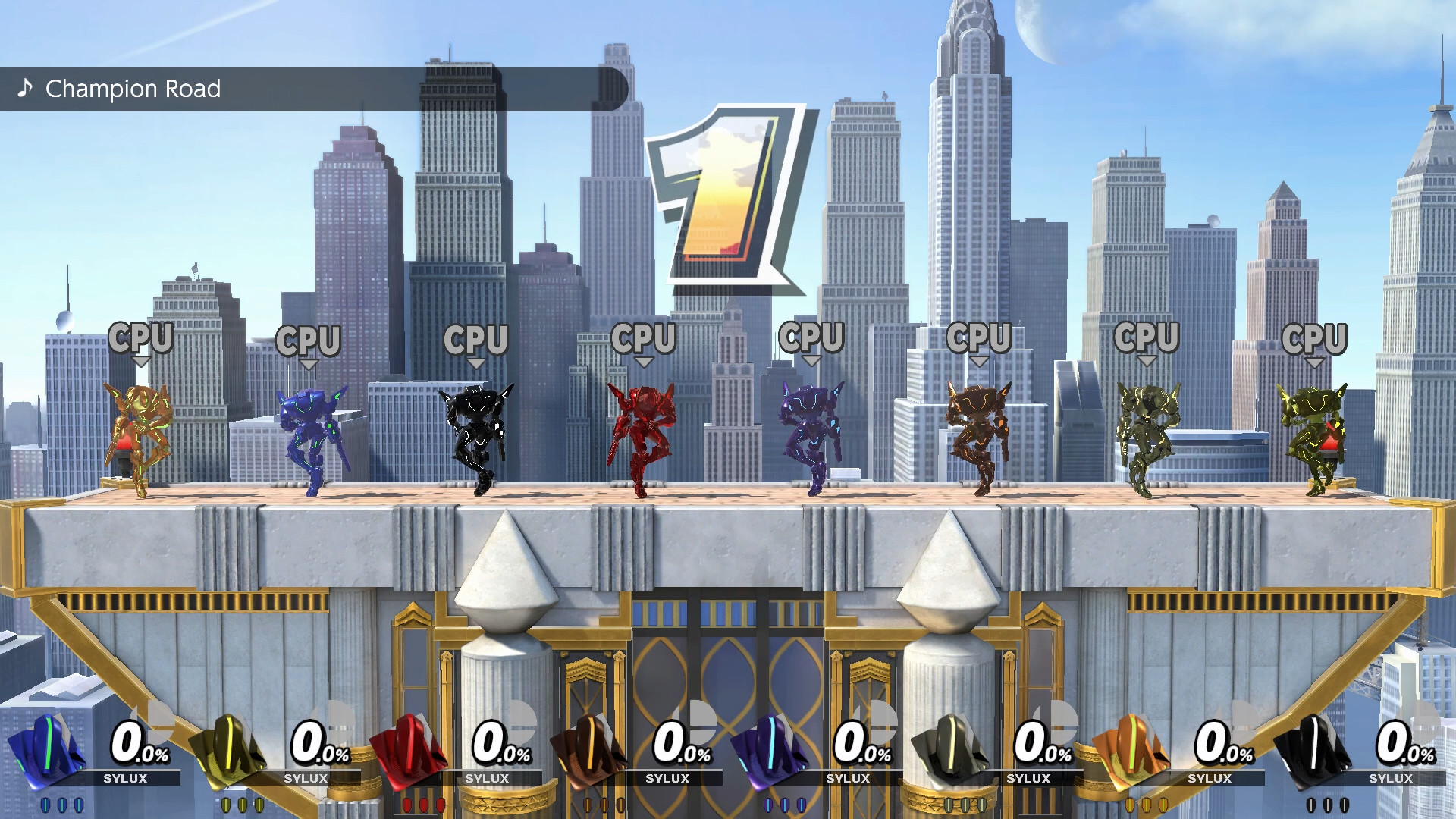Click the second CPU label above blue Sylux
The image size is (1456, 819).
point(309,341)
